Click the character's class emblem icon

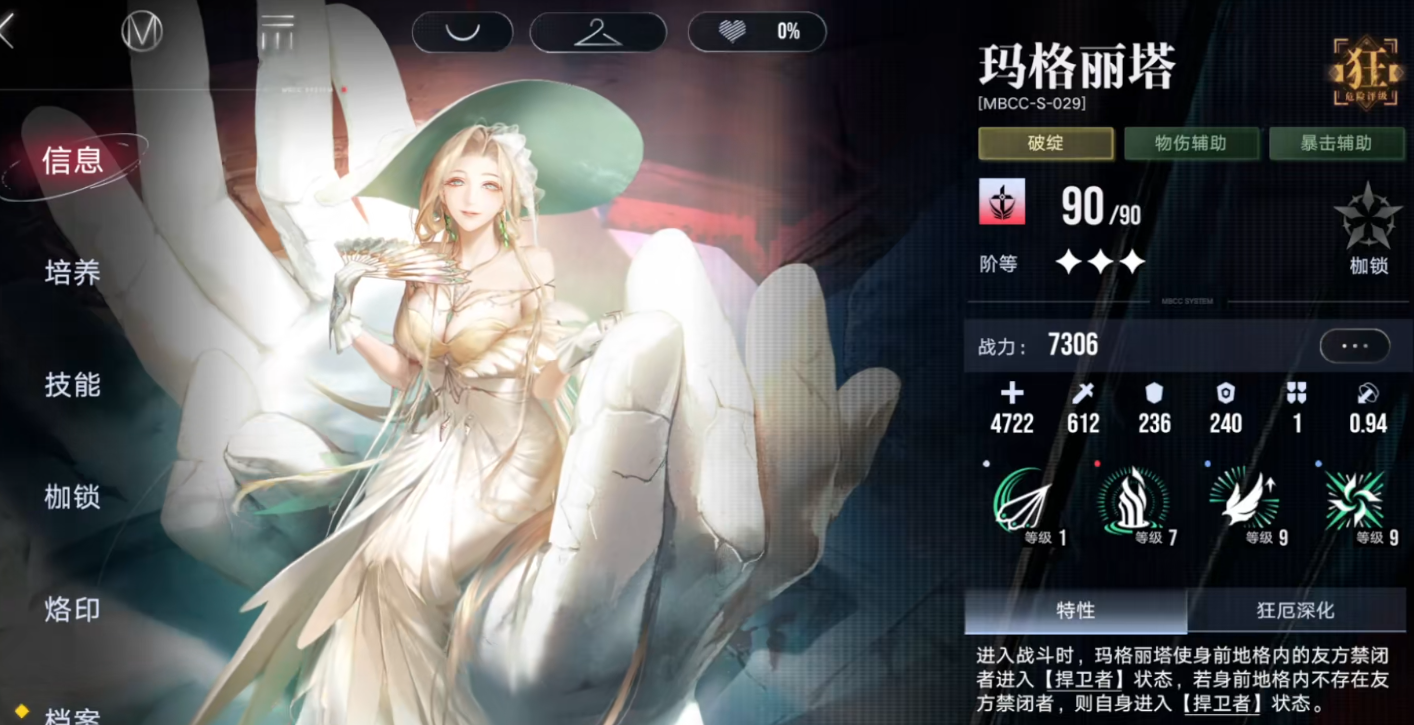(x=1002, y=201)
